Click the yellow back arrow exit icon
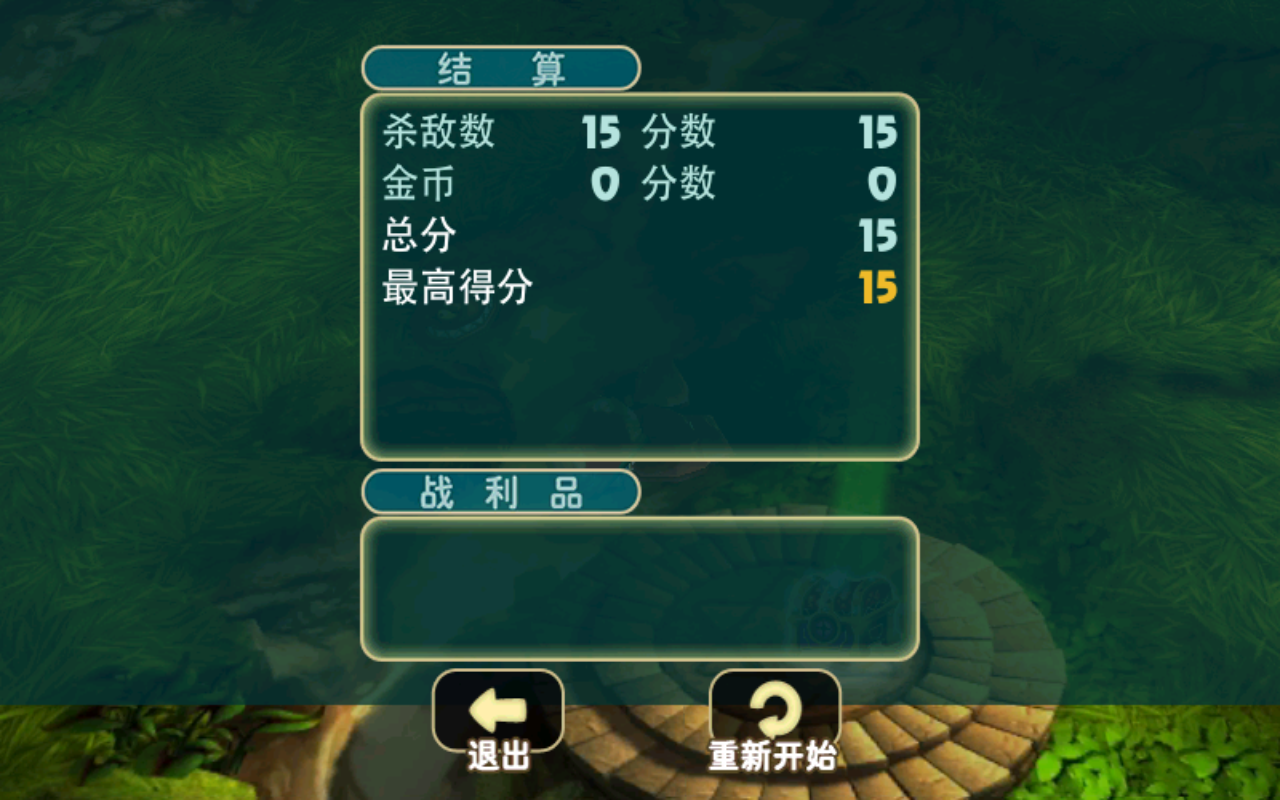Viewport: 1280px width, 800px height. click(x=496, y=712)
